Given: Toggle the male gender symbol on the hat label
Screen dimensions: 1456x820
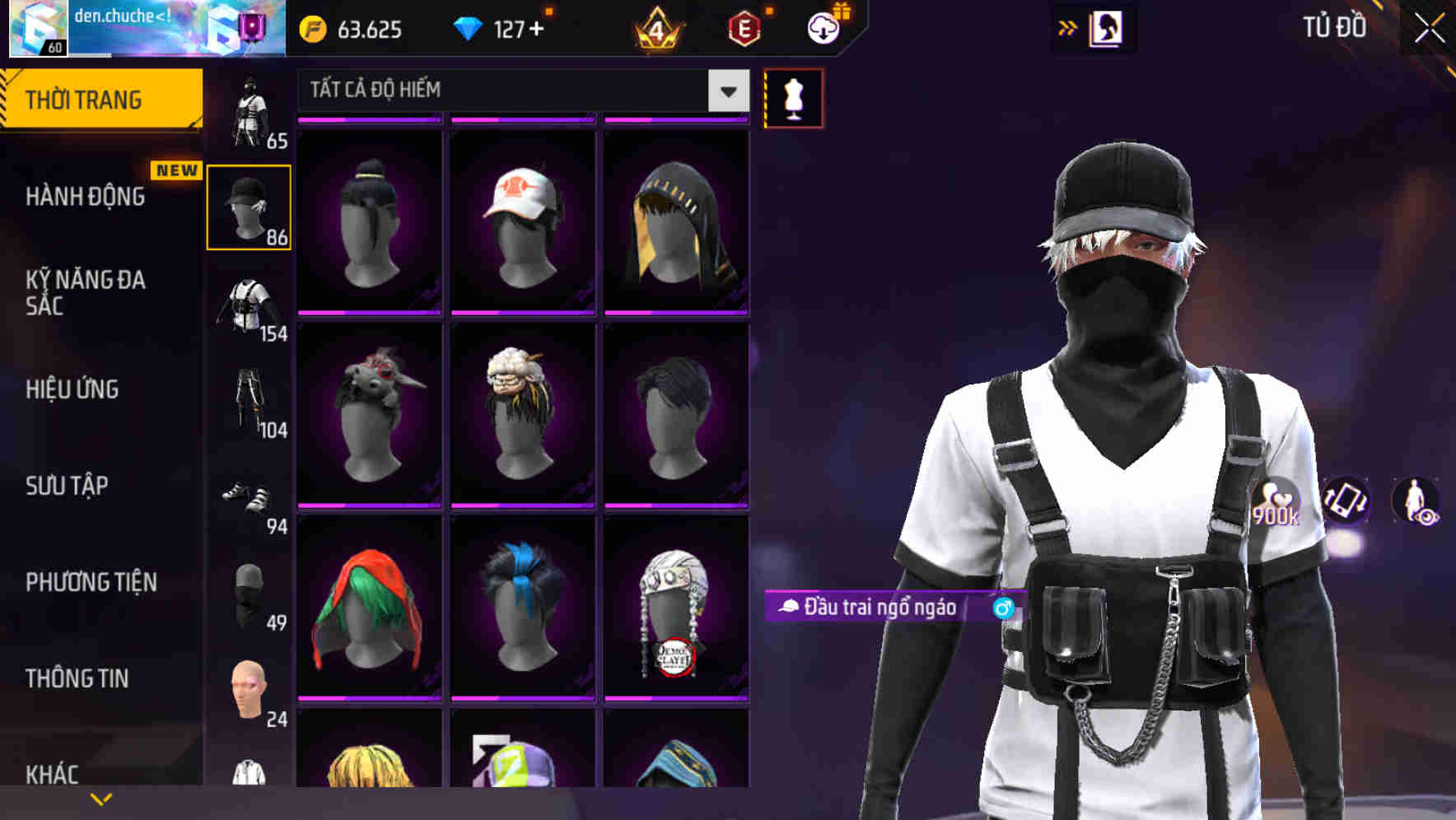Looking at the screenshot, I should pyautogui.click(x=1001, y=610).
